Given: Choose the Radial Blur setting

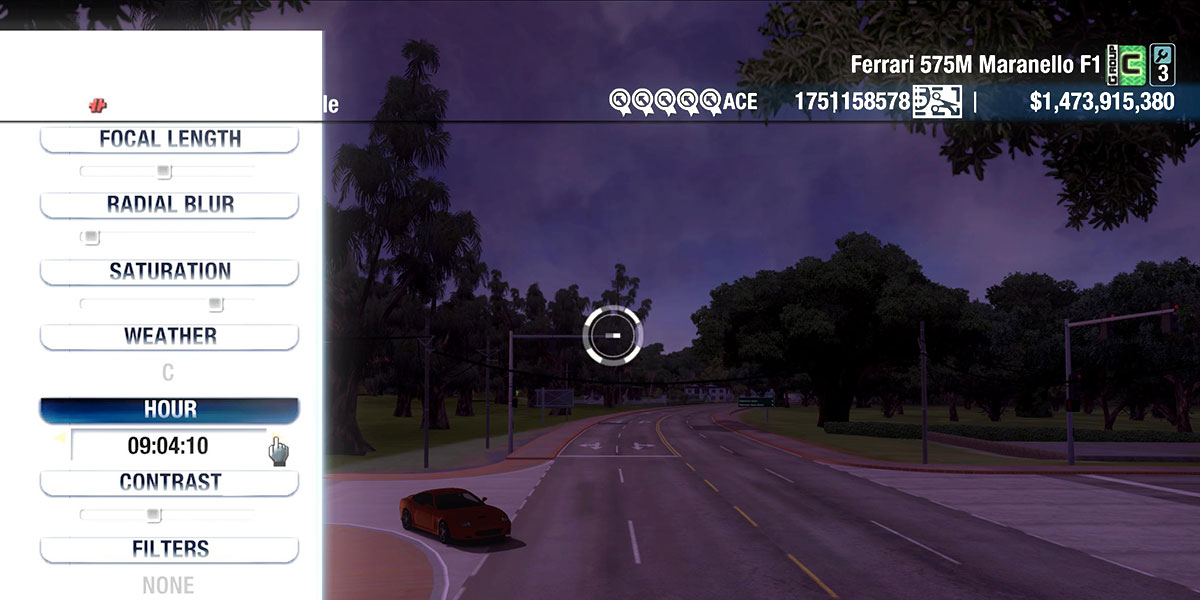Looking at the screenshot, I should [x=169, y=205].
